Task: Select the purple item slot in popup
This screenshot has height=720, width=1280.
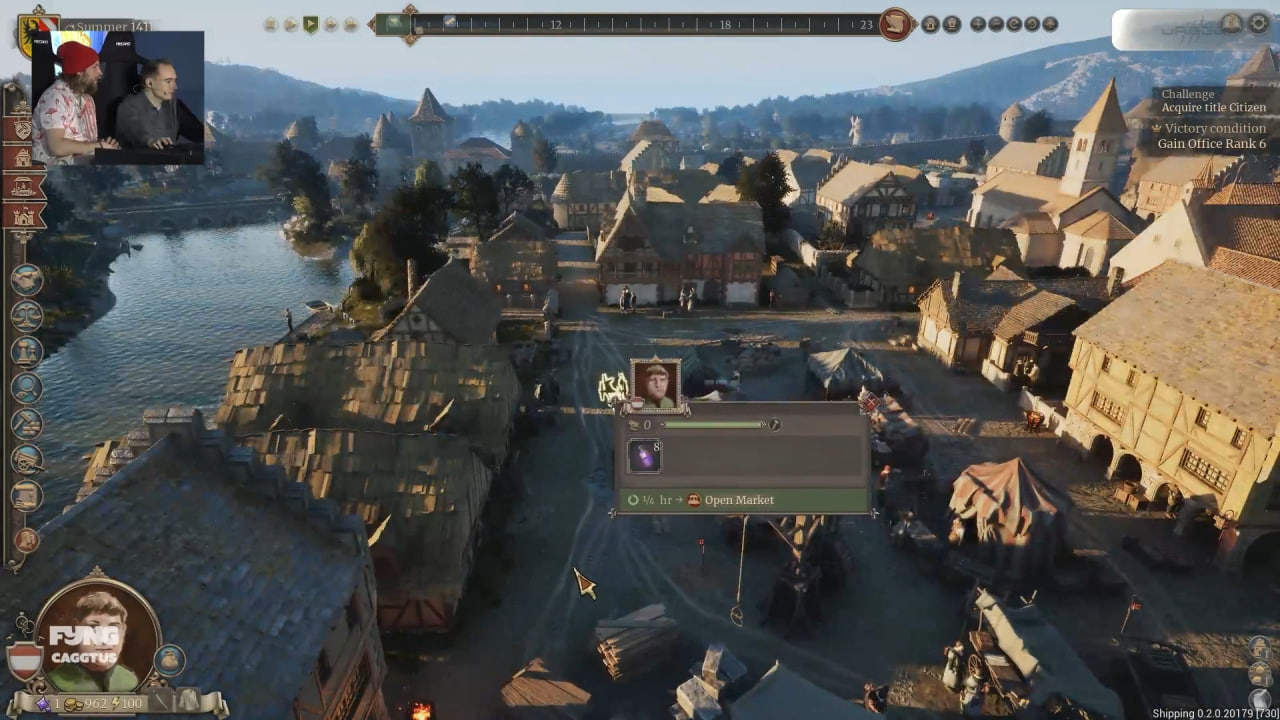Action: click(643, 456)
